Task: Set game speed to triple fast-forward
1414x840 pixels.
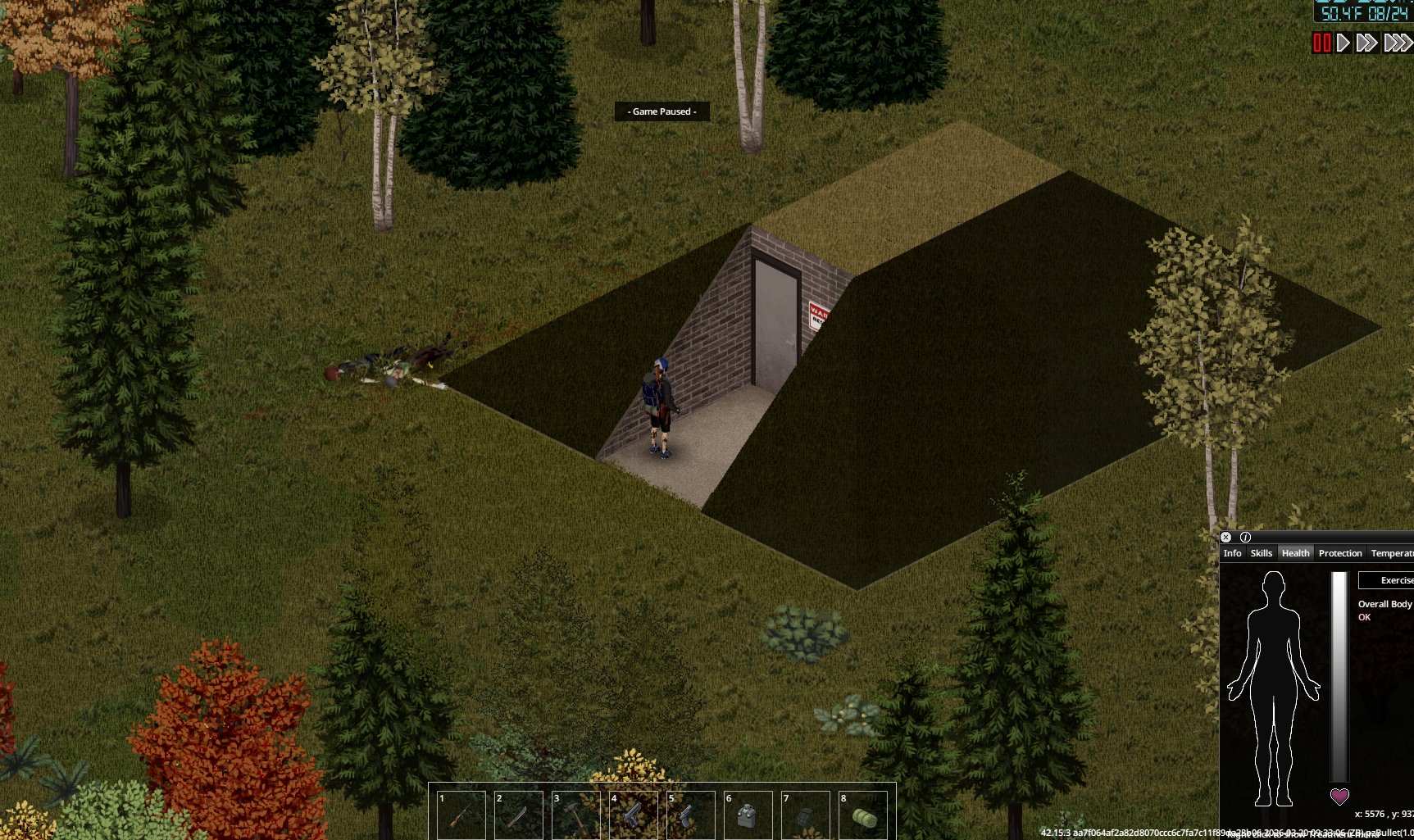Action: [1397, 43]
